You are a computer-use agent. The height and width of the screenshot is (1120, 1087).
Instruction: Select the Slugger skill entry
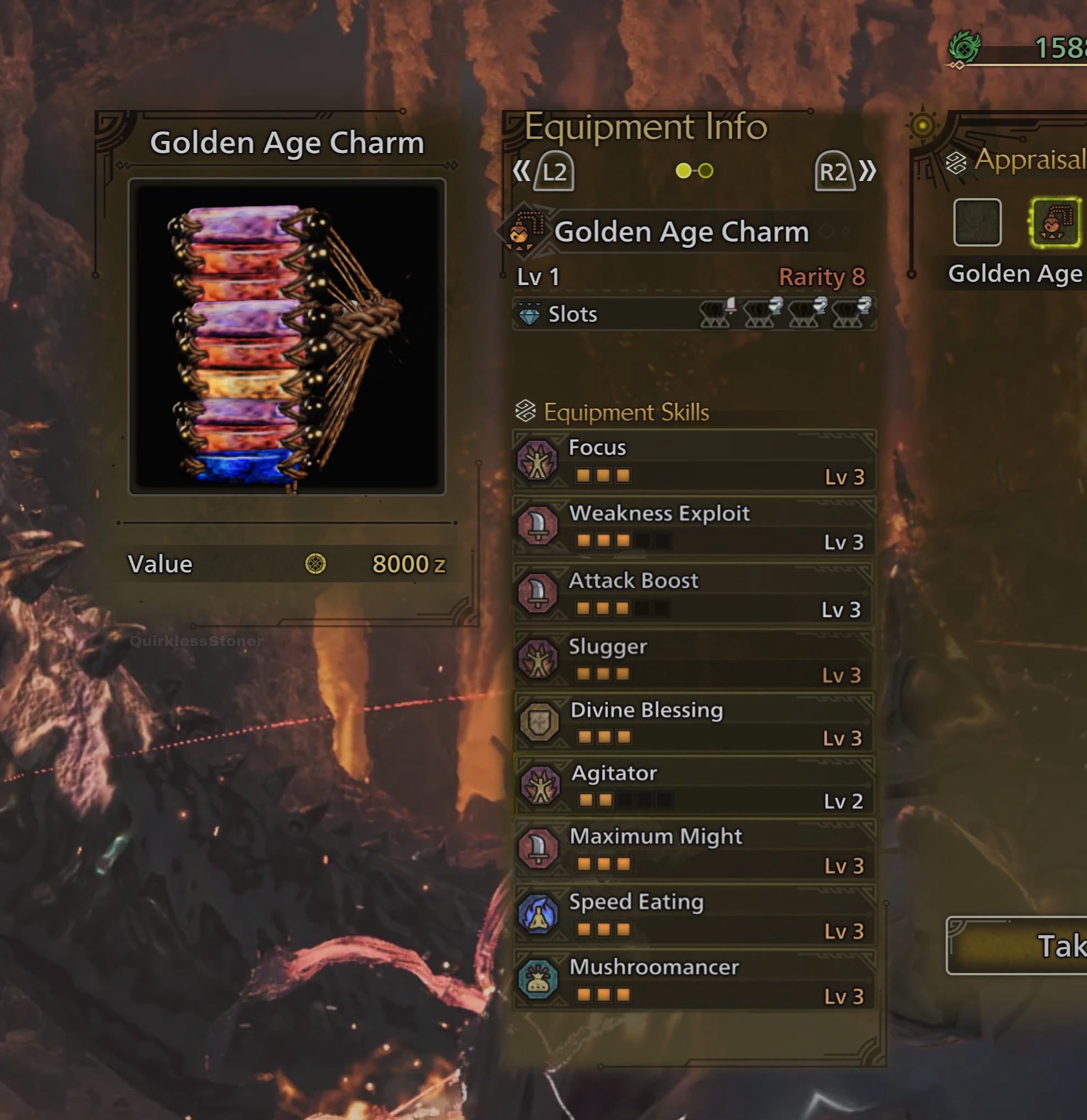pyautogui.click(x=694, y=659)
